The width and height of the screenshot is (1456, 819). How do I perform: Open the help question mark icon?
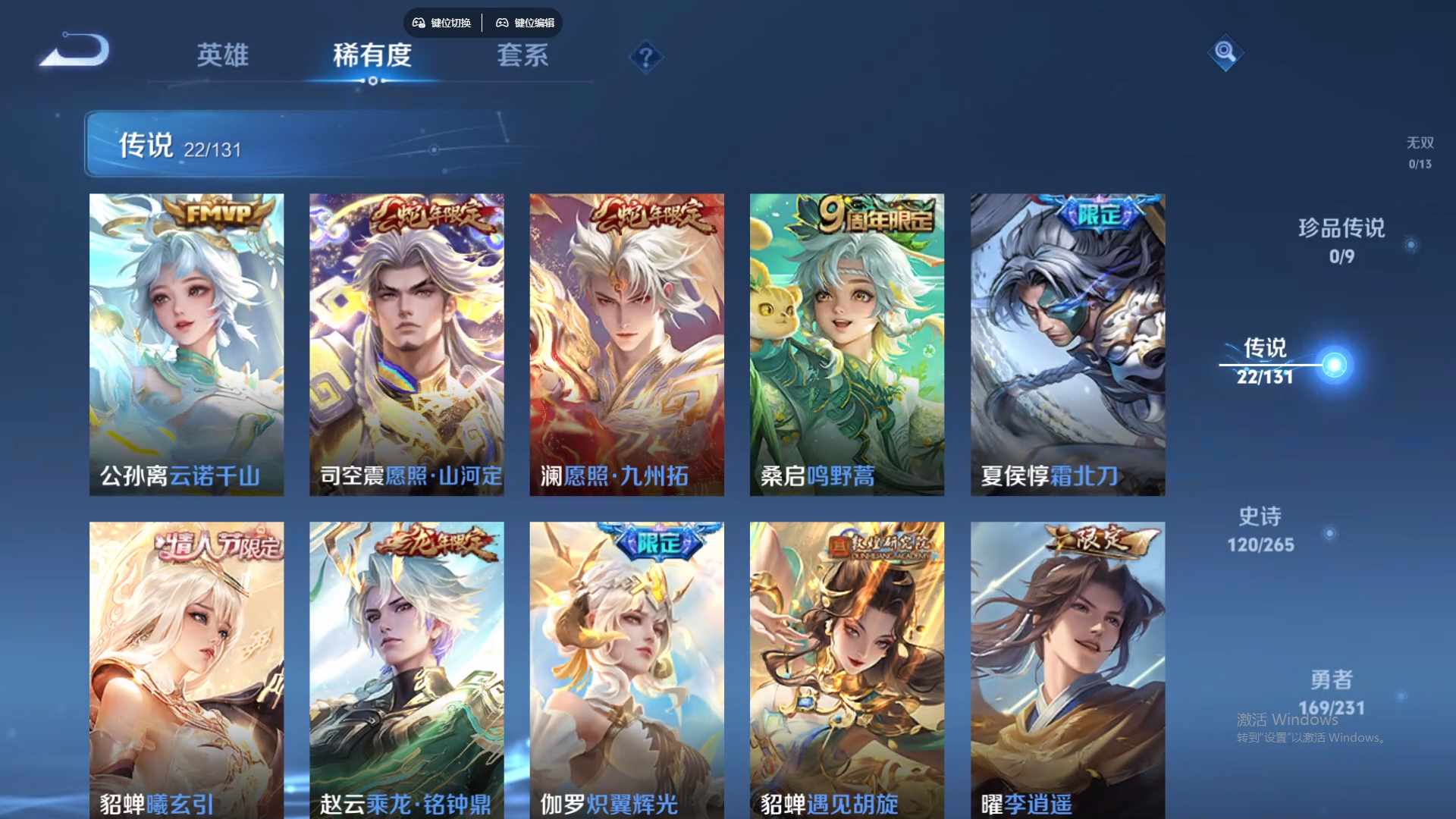pyautogui.click(x=645, y=57)
